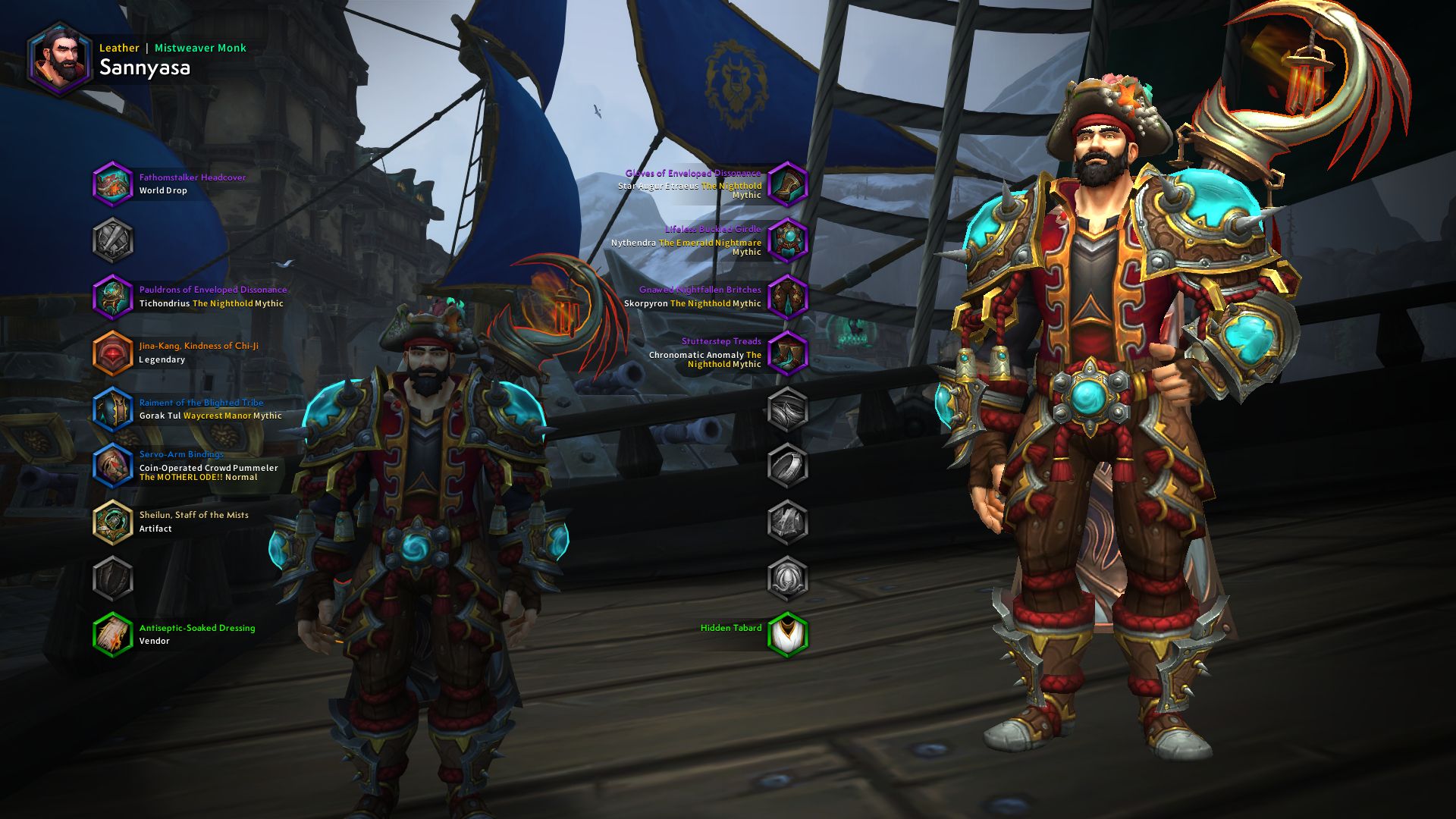Click the Gloves of Enveloped Dissonance icon
Image resolution: width=1456 pixels, height=819 pixels.
pyautogui.click(x=789, y=184)
